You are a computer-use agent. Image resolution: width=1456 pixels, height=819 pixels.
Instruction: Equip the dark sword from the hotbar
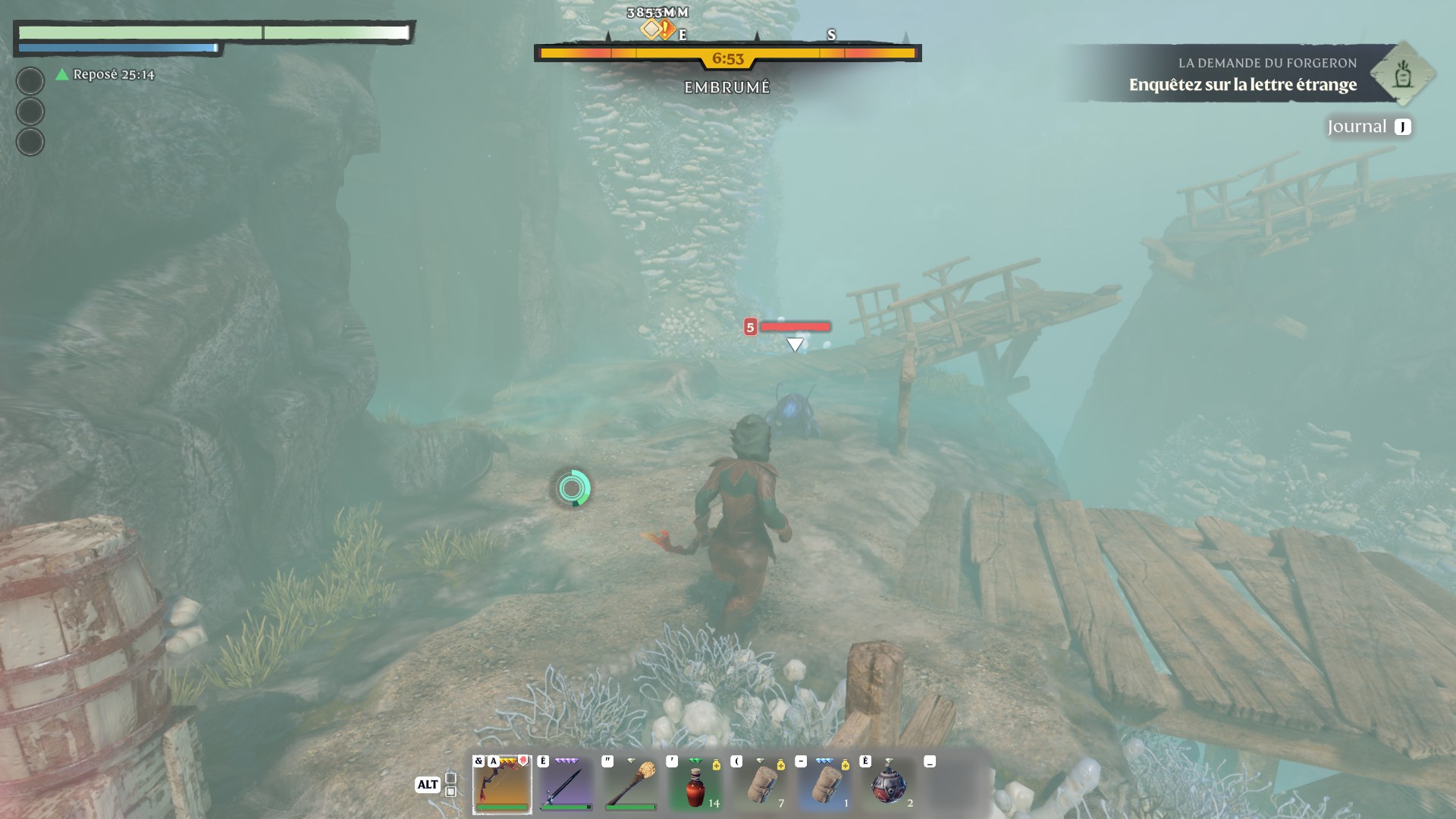pyautogui.click(x=566, y=784)
